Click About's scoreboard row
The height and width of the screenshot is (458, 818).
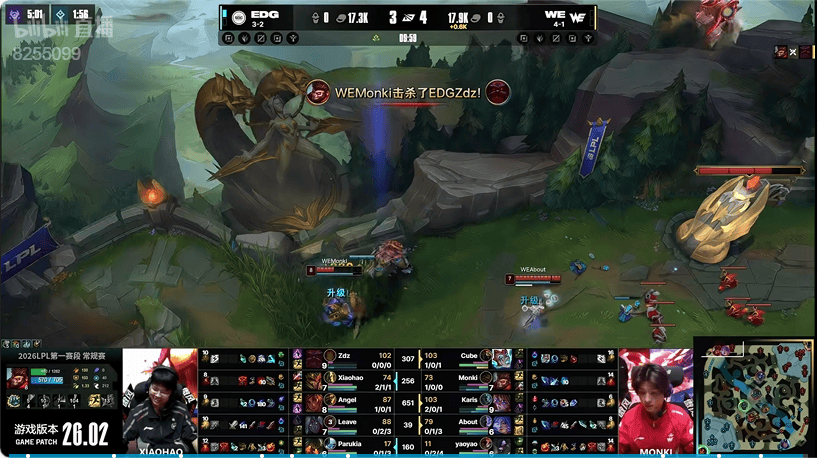click(470, 423)
